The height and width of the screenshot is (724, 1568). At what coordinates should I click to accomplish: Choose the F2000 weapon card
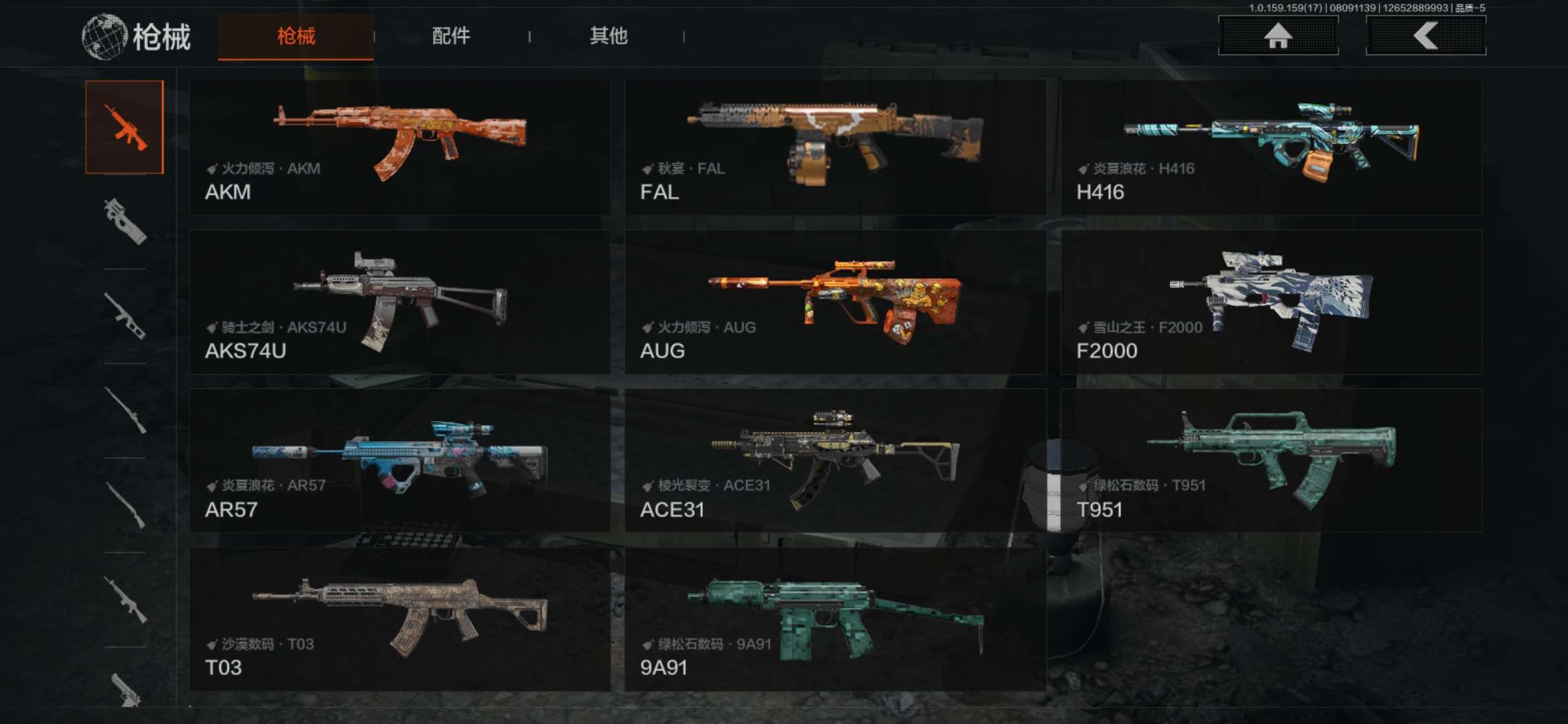tap(1271, 302)
